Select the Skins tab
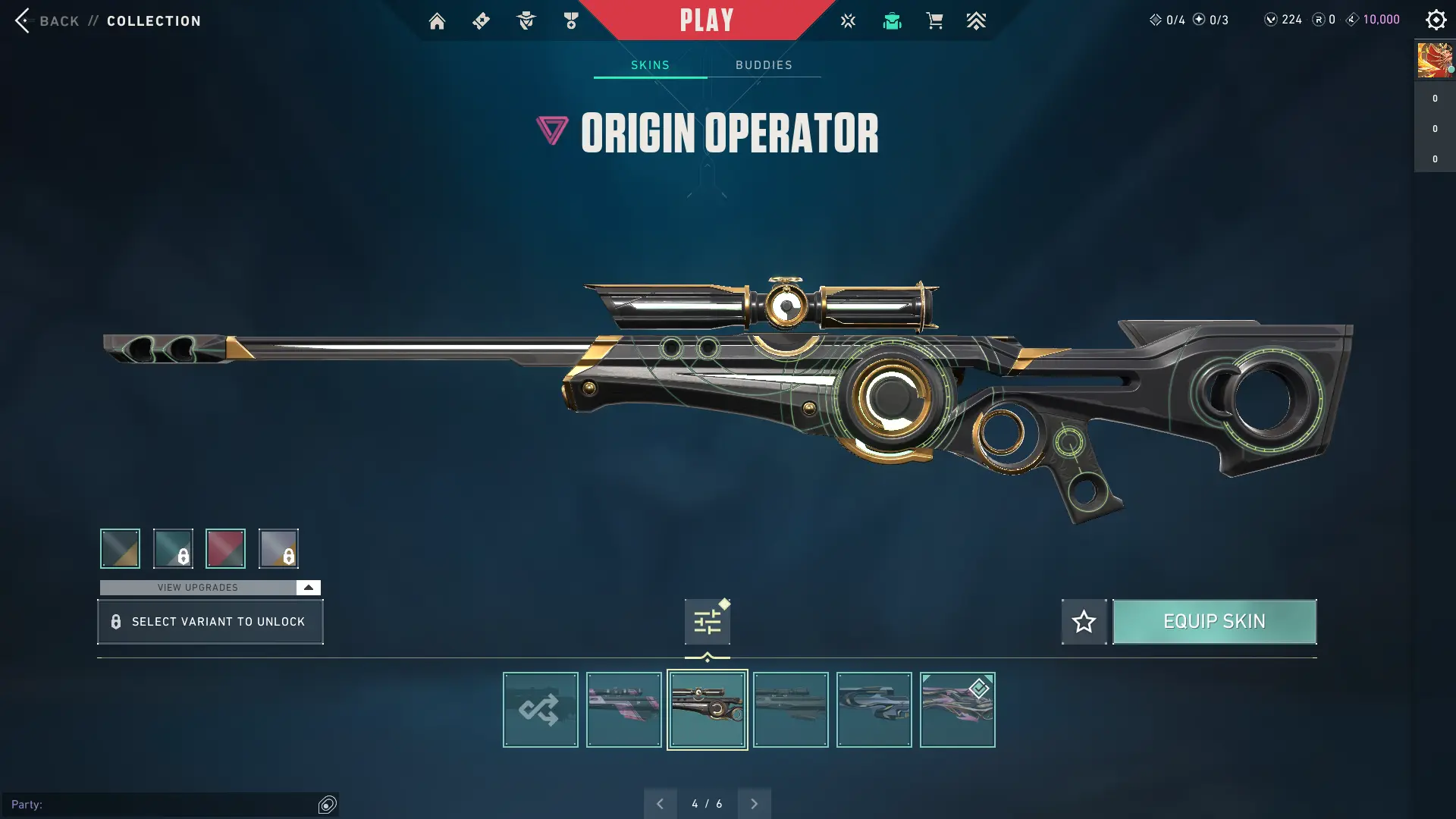Viewport: 1456px width, 819px height. tap(650, 65)
